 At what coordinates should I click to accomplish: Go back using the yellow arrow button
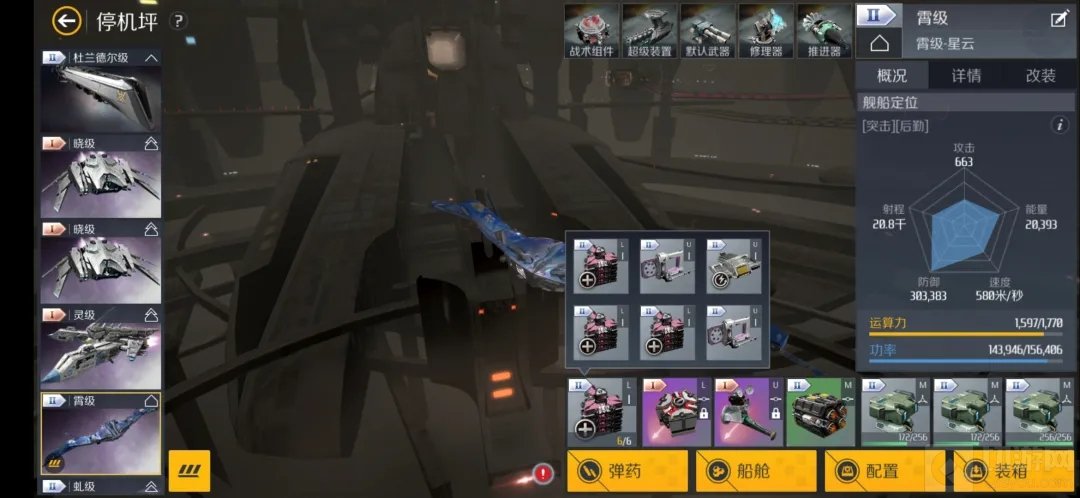pos(67,20)
